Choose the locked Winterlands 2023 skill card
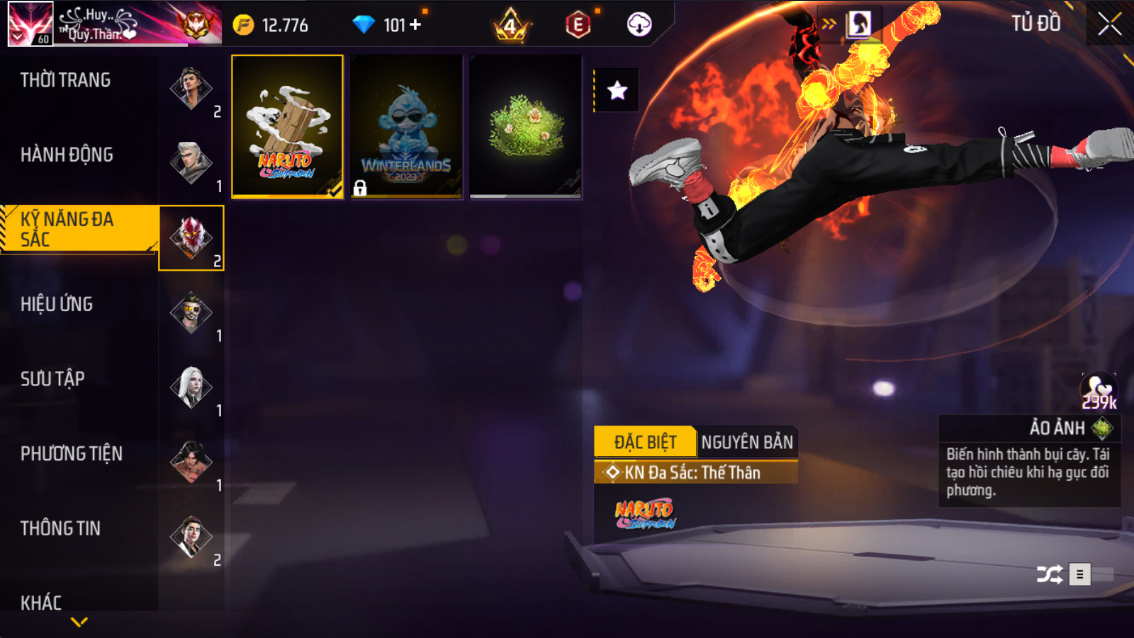 tap(406, 126)
